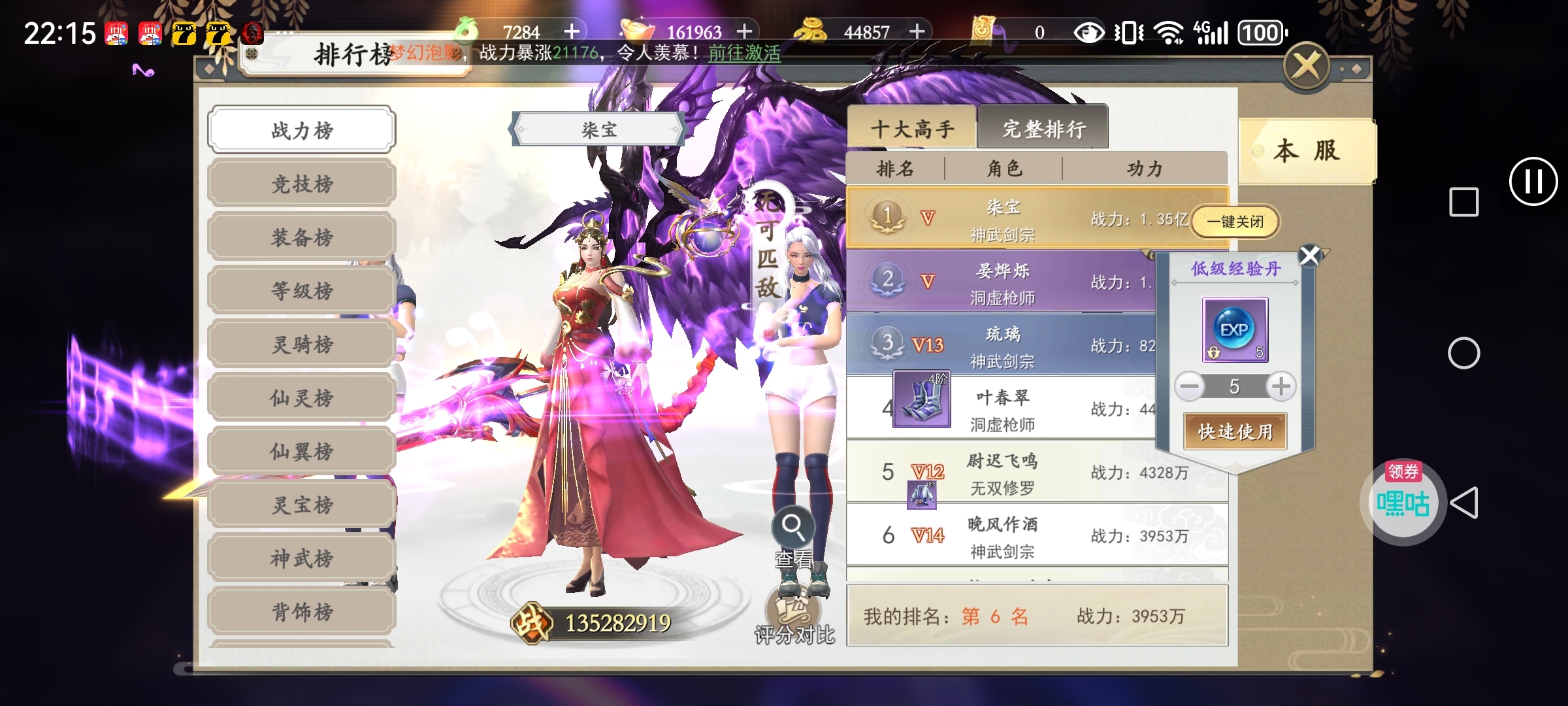Viewport: 1568px width, 706px height.
Task: Tap the pause button on the overlay
Action: click(1533, 182)
